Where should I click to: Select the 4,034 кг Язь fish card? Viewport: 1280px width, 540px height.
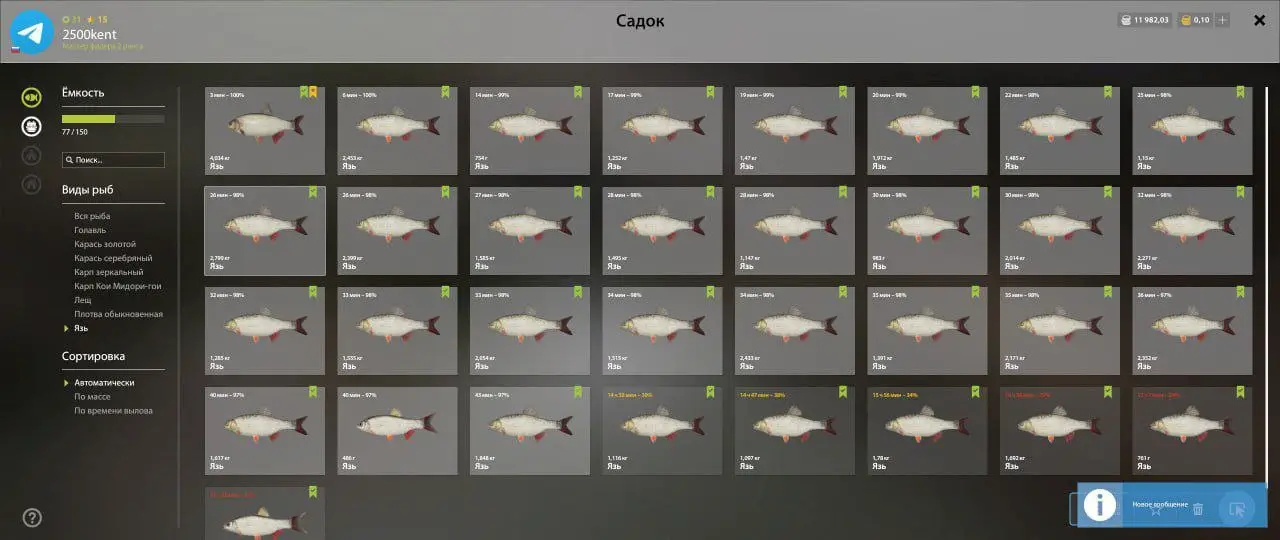[265, 131]
